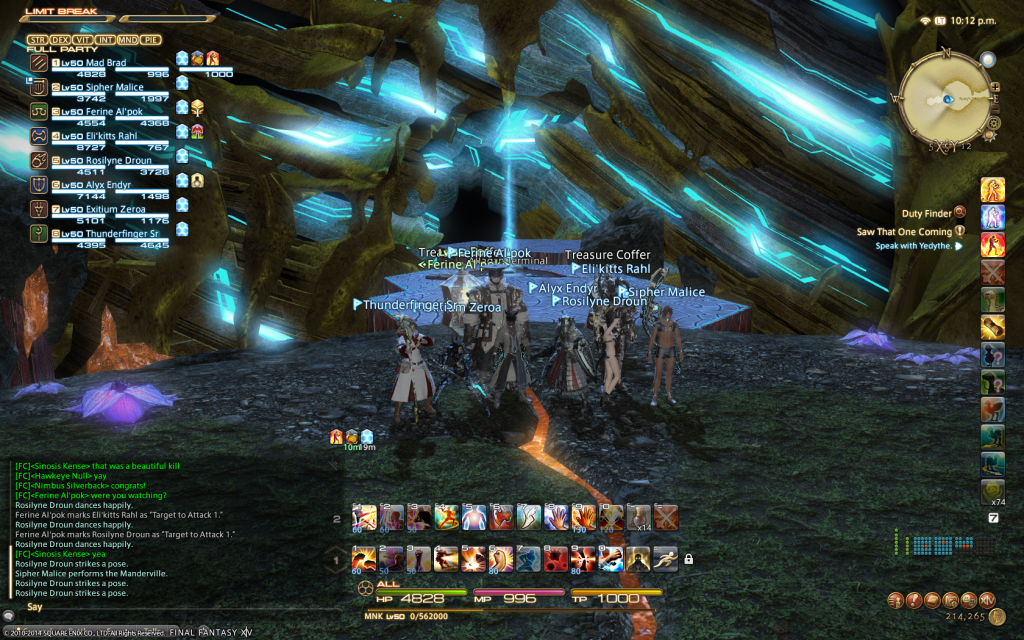Toggle the hotbar padlock icon
The image size is (1024, 640).
point(688,558)
